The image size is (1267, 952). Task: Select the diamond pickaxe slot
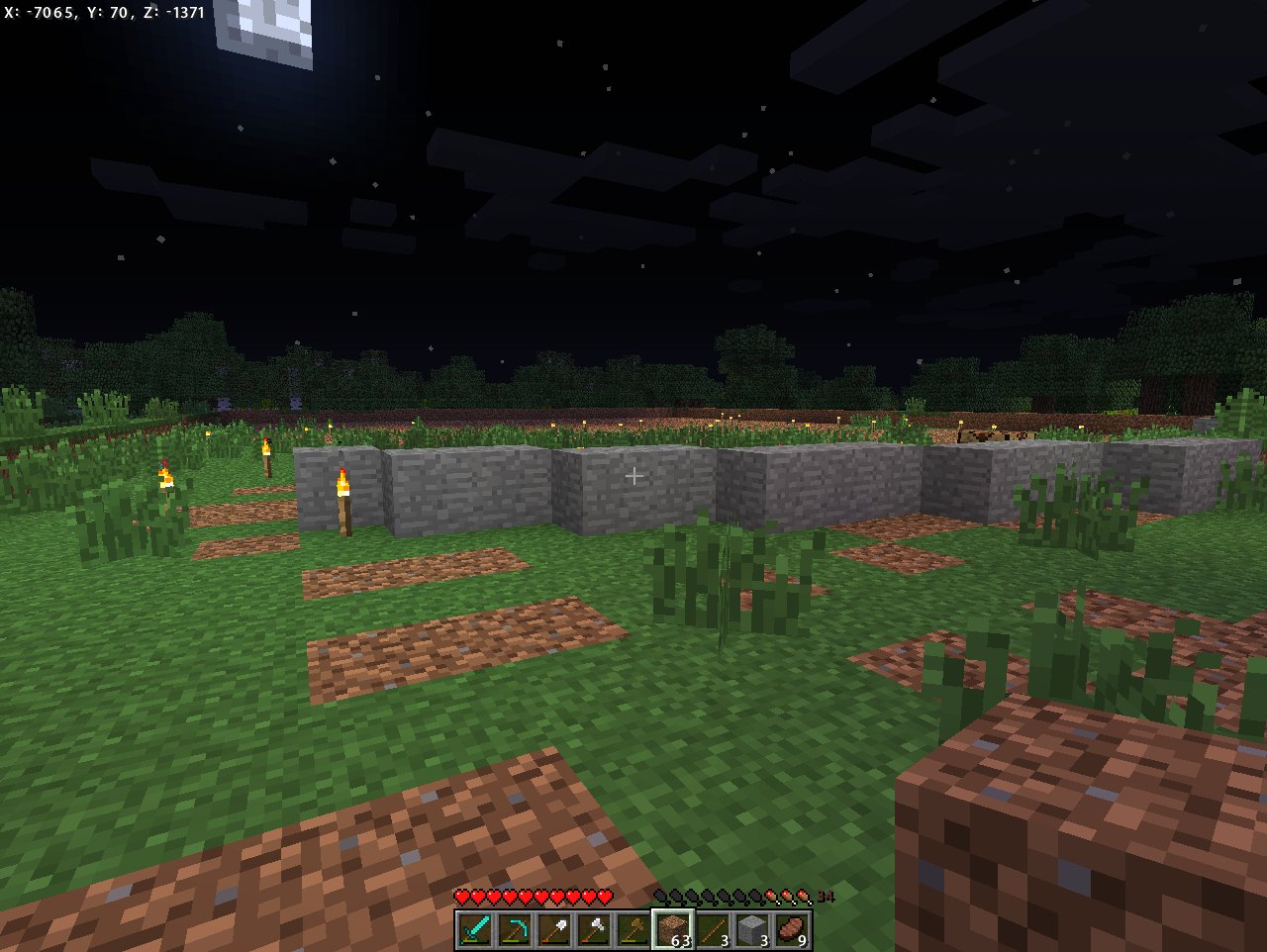coord(514,930)
